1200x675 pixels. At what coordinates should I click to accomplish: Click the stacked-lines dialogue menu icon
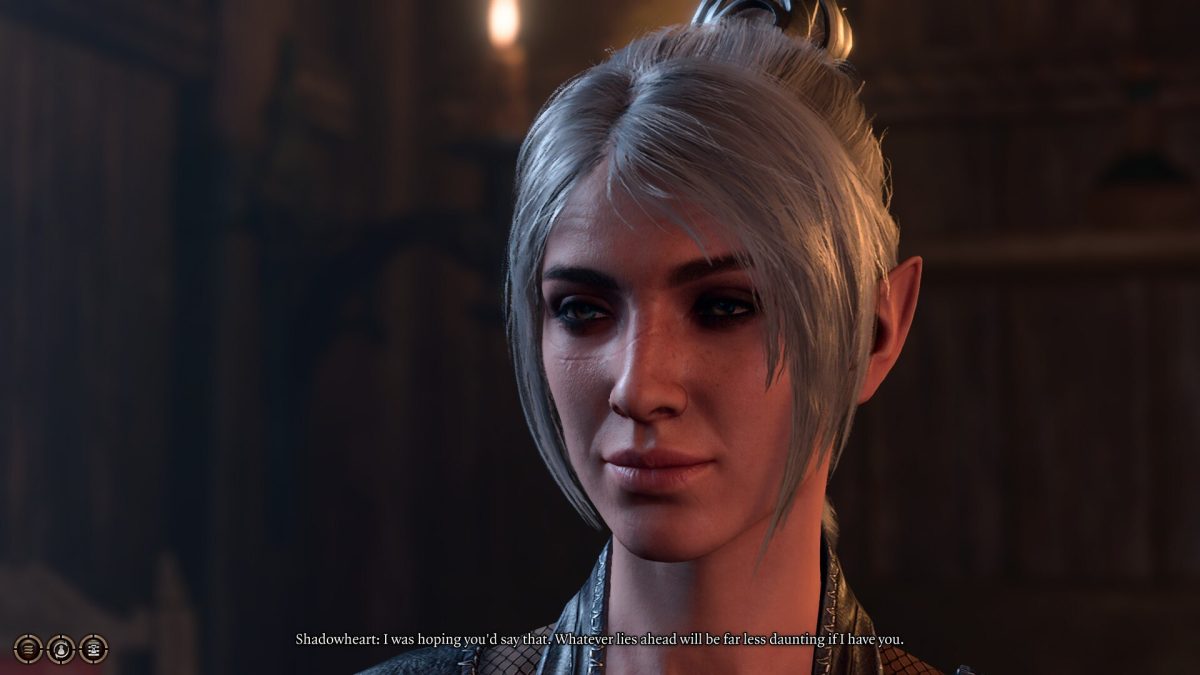point(28,649)
